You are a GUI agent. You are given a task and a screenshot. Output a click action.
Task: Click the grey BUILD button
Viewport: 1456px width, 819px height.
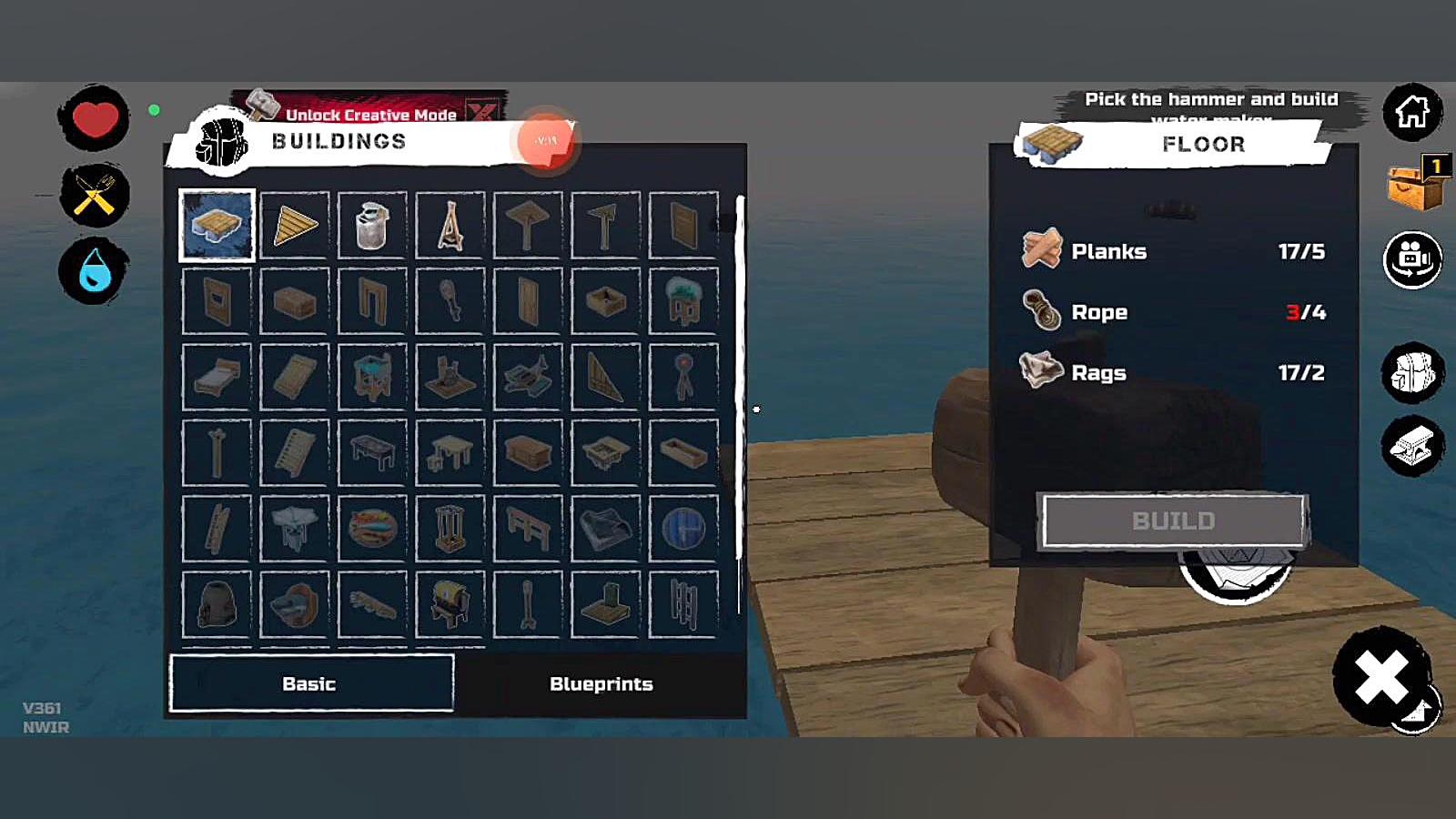coord(1173,521)
